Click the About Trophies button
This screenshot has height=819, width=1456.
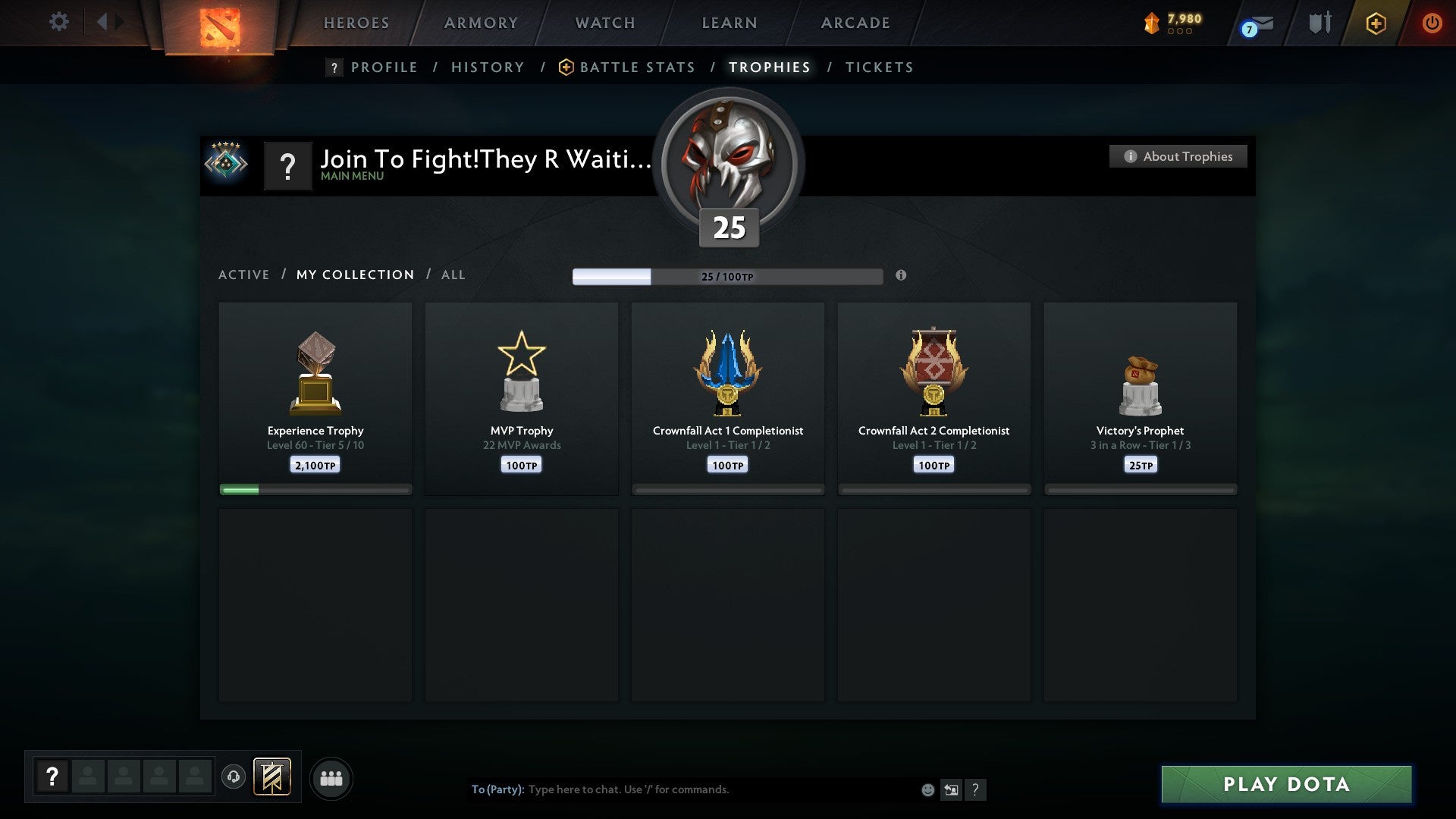tap(1178, 156)
